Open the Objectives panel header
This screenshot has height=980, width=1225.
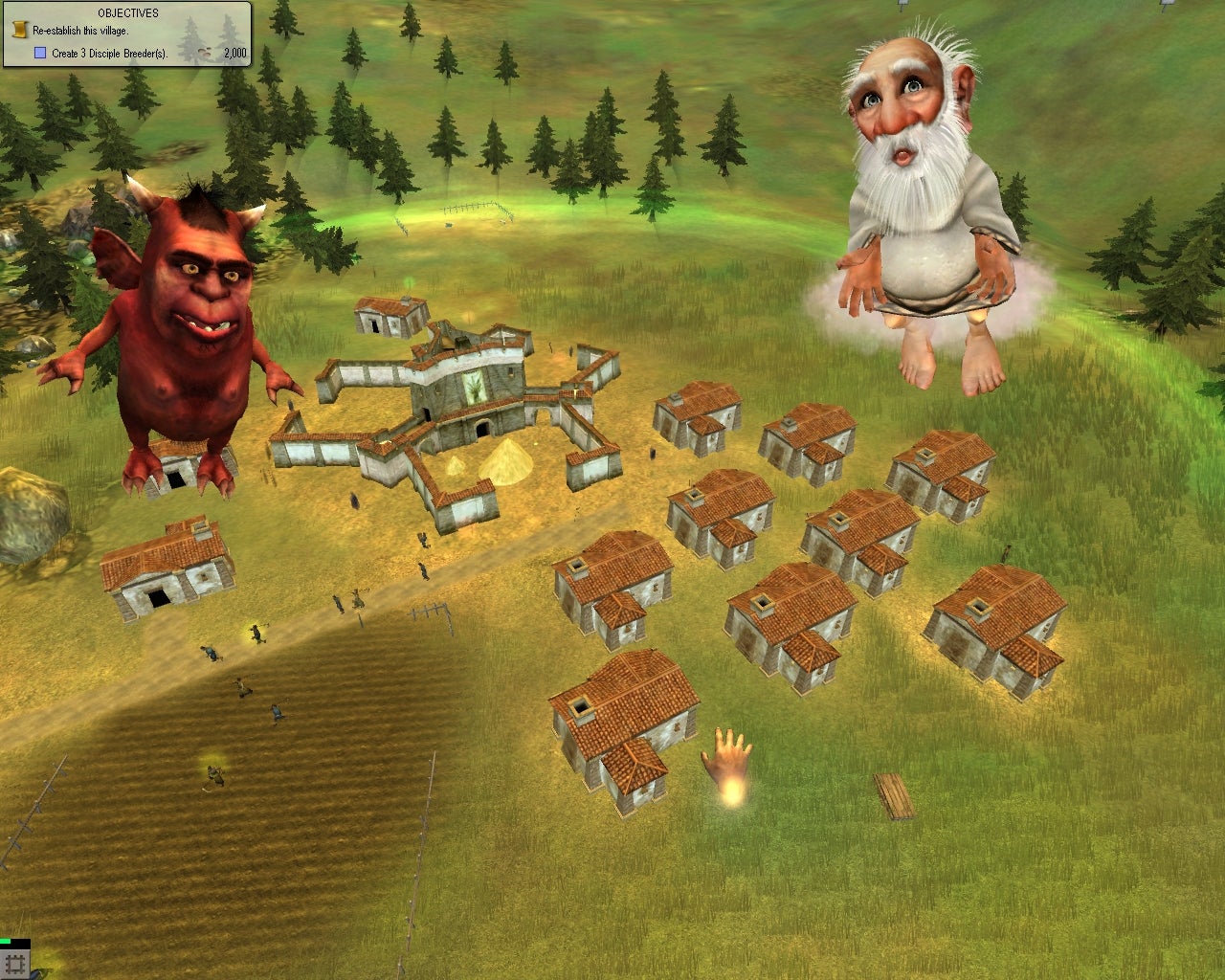pyautogui.click(x=128, y=13)
